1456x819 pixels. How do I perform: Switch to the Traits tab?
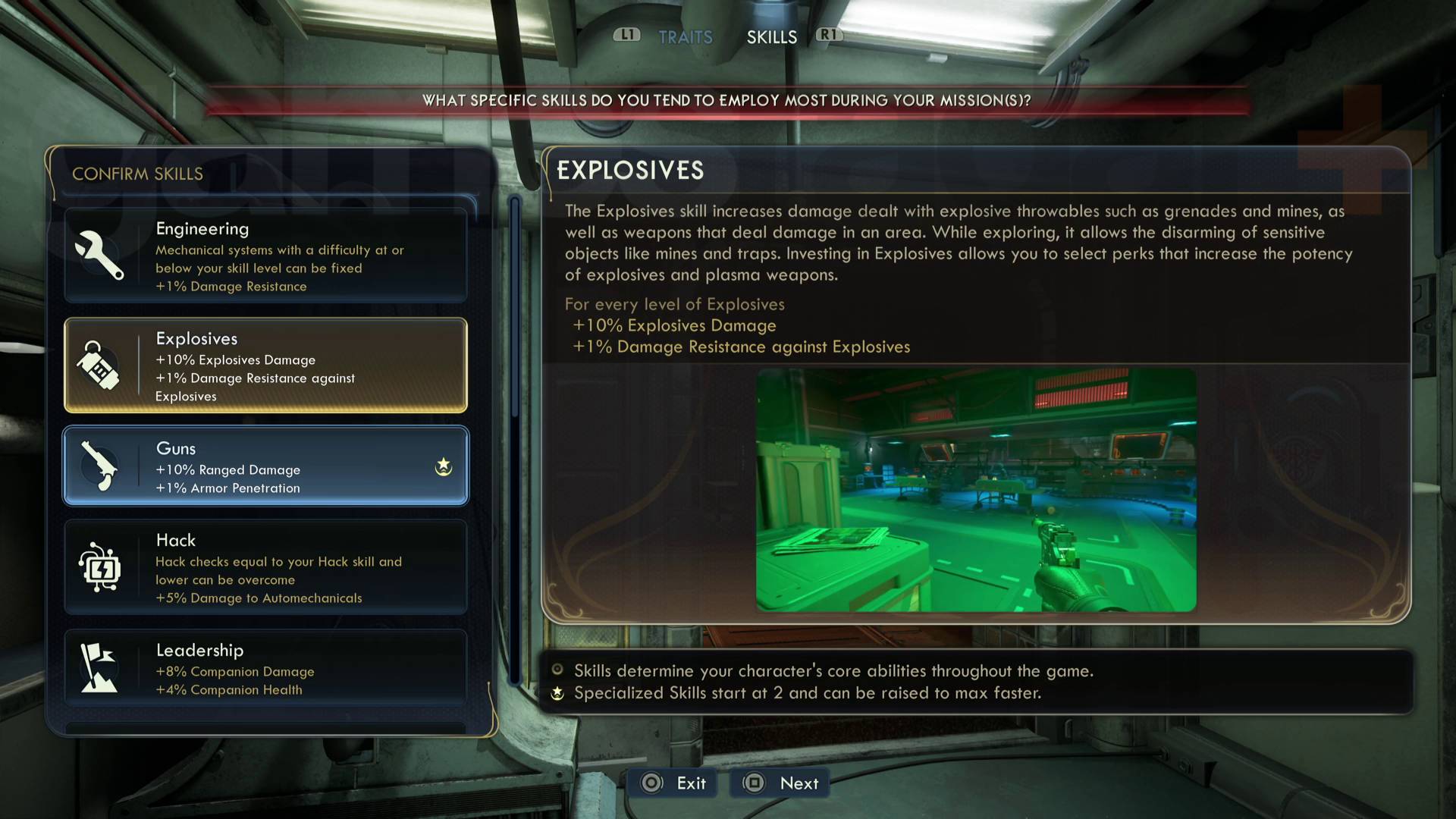(685, 37)
